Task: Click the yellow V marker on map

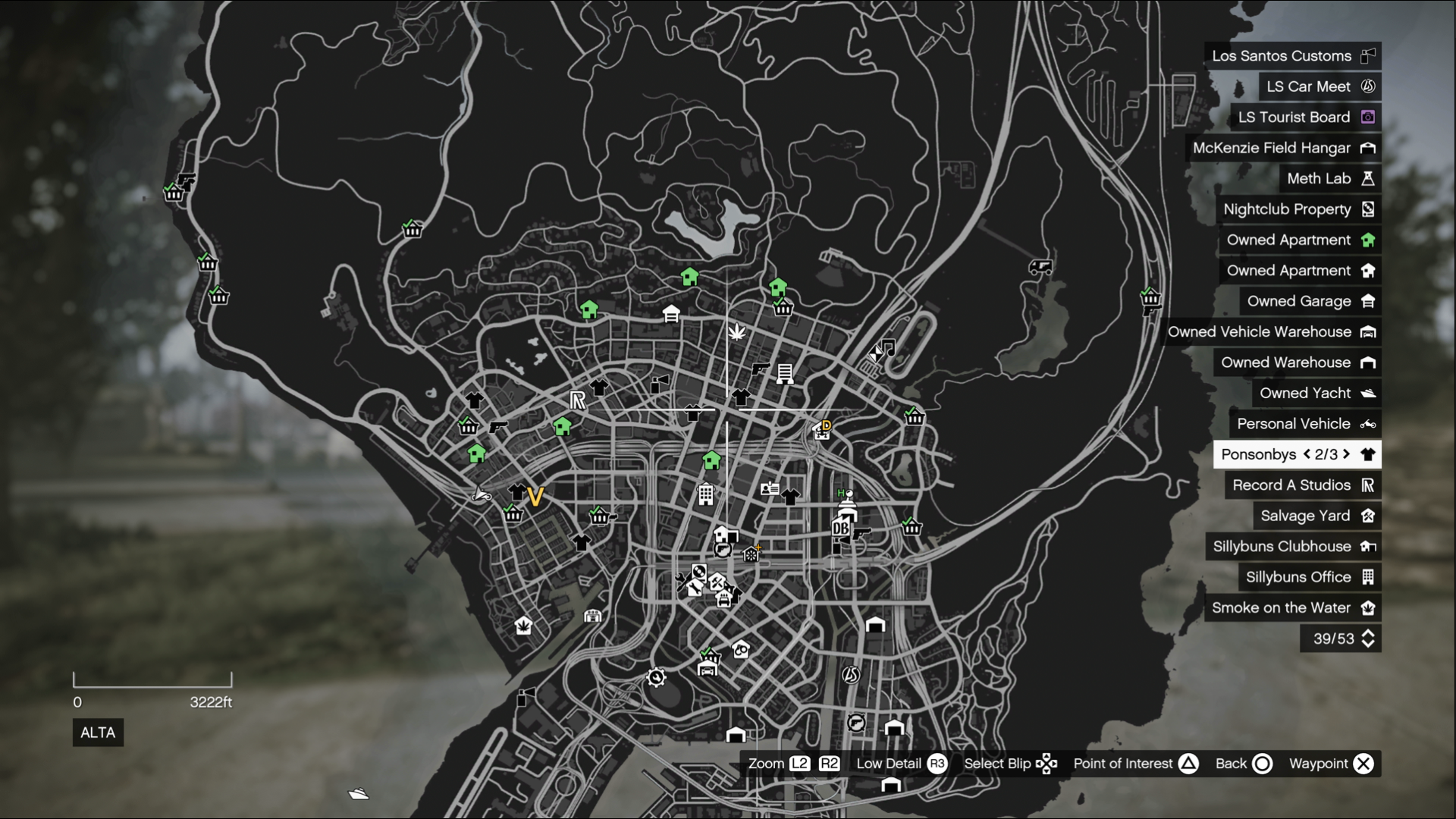Action: click(x=535, y=497)
